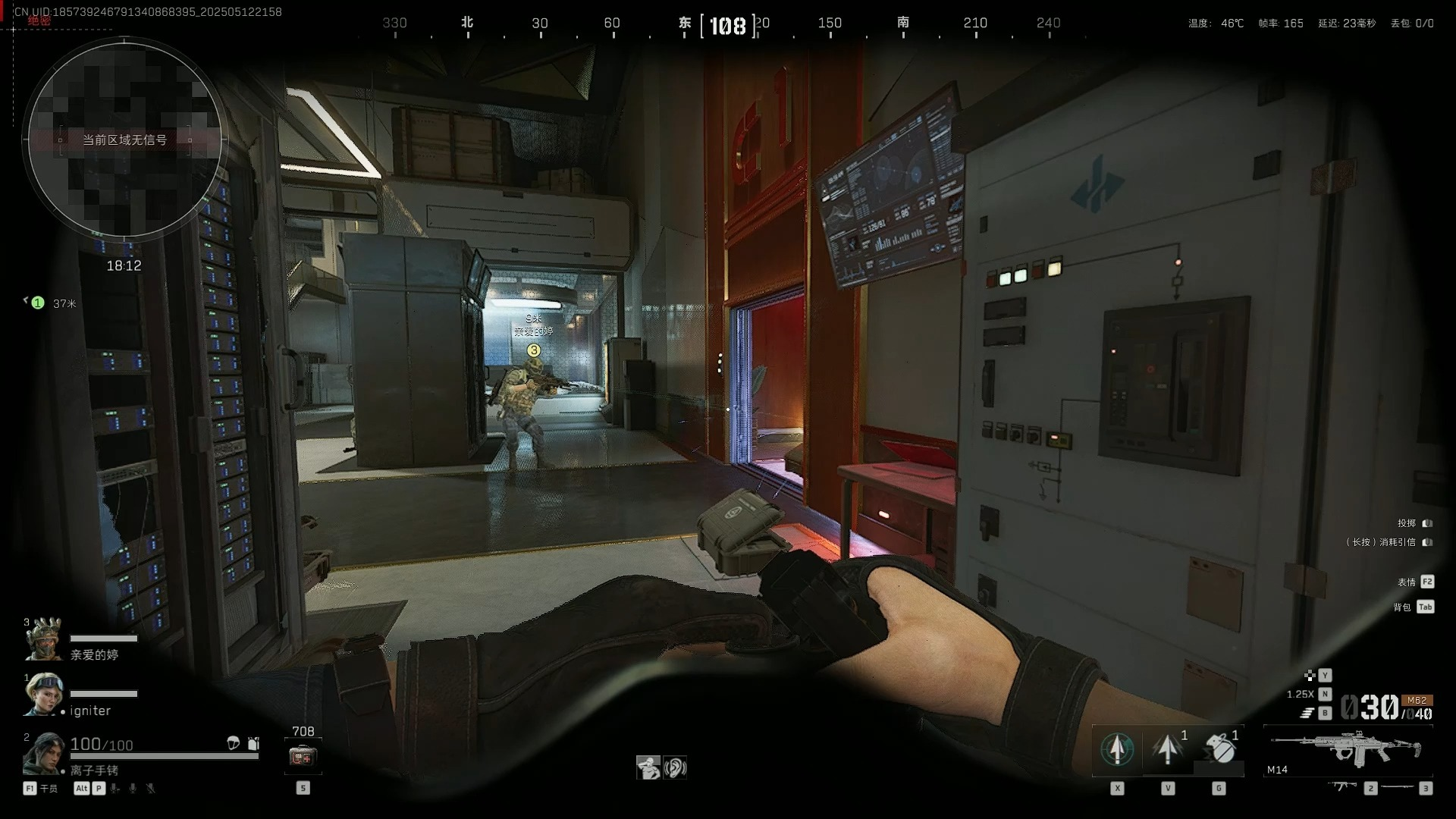1456x819 pixels.
Task: Activate the scan arrow ability
Action: (1117, 749)
